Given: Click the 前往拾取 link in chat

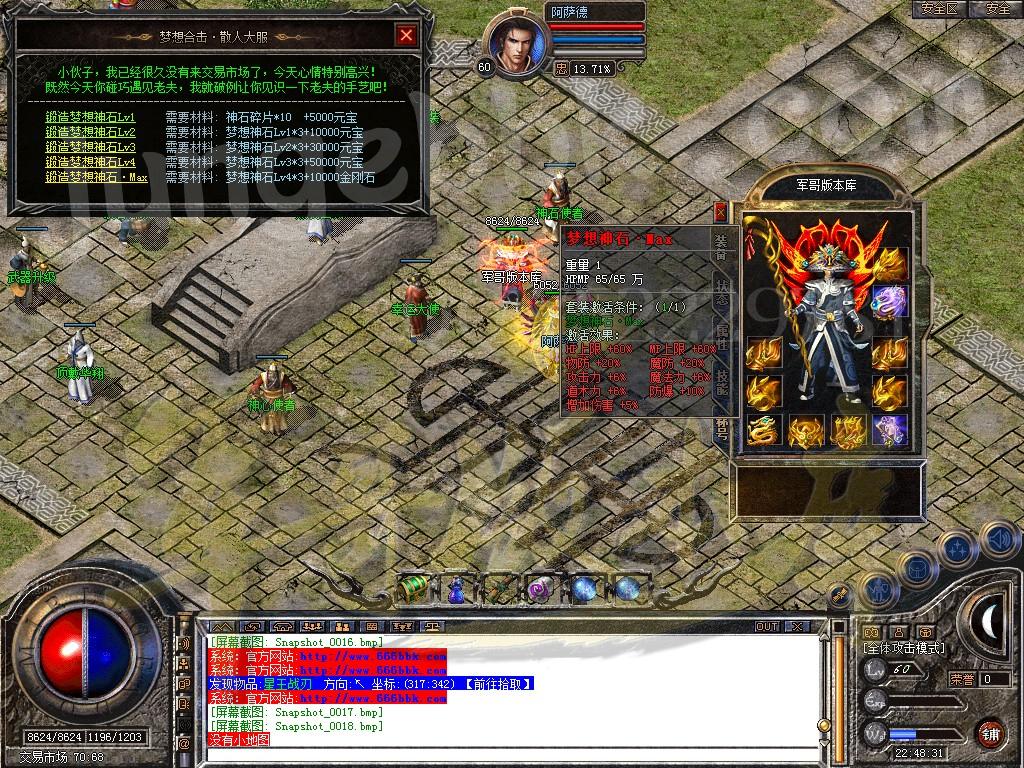Looking at the screenshot, I should 496,683.
